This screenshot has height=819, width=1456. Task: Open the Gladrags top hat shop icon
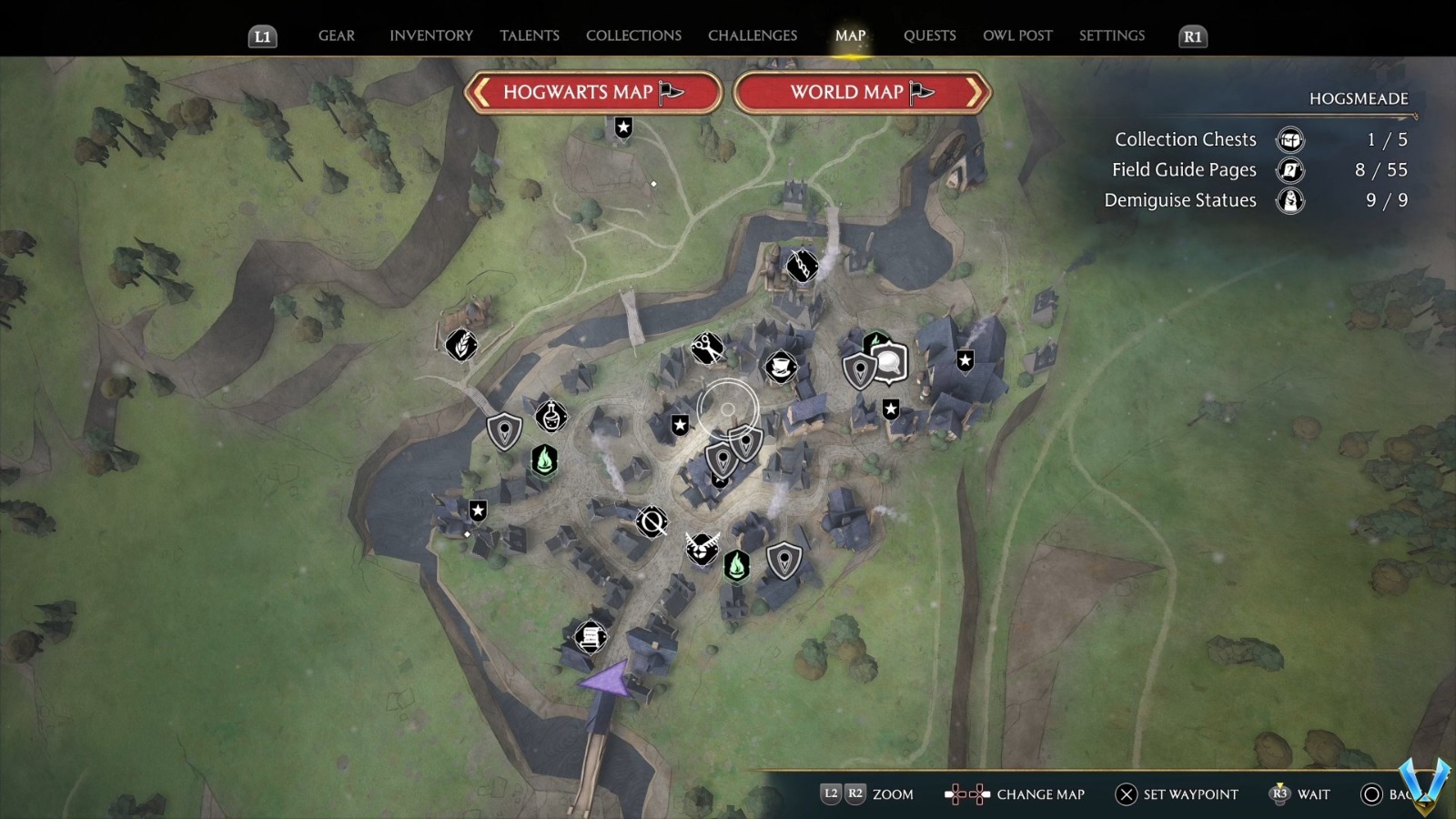click(x=781, y=368)
